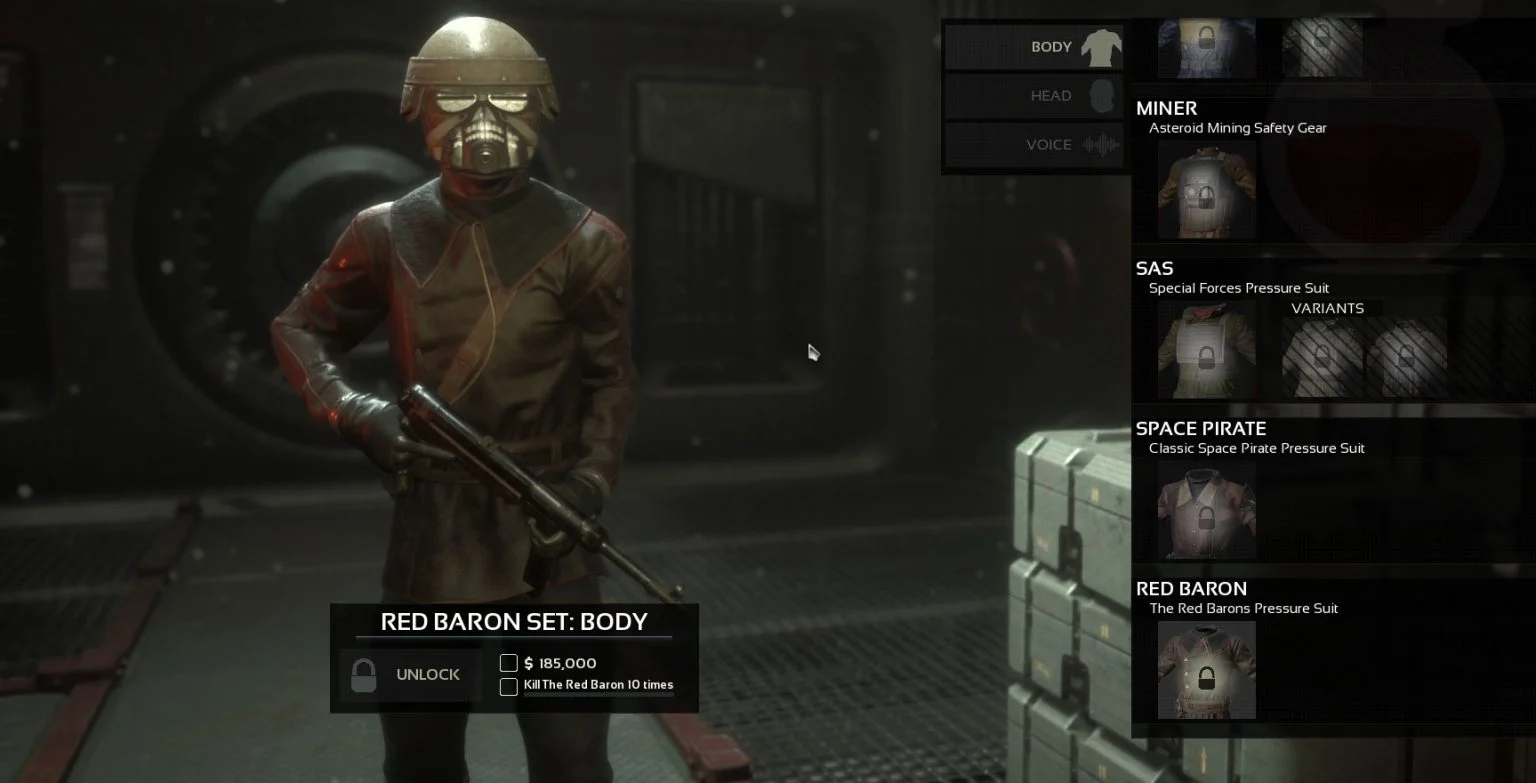Select the locked SAS suit icon

(1205, 352)
